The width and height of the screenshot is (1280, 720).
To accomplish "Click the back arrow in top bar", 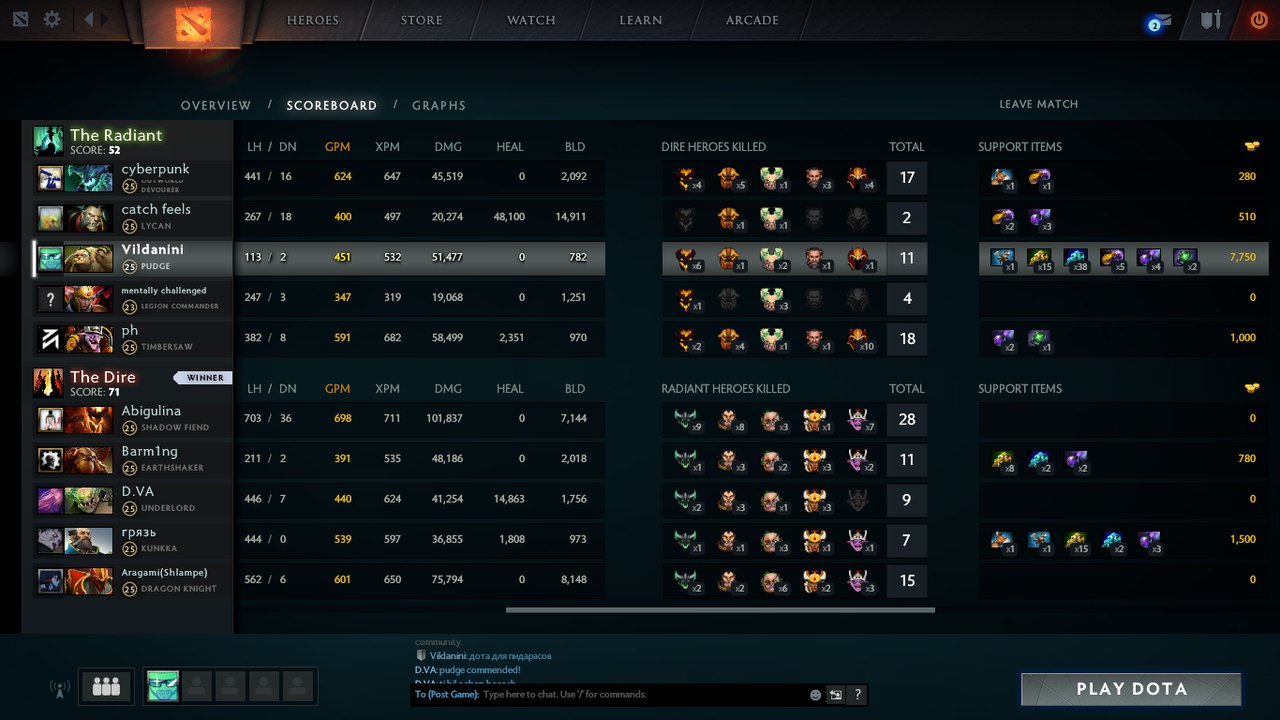I will click(x=89, y=19).
